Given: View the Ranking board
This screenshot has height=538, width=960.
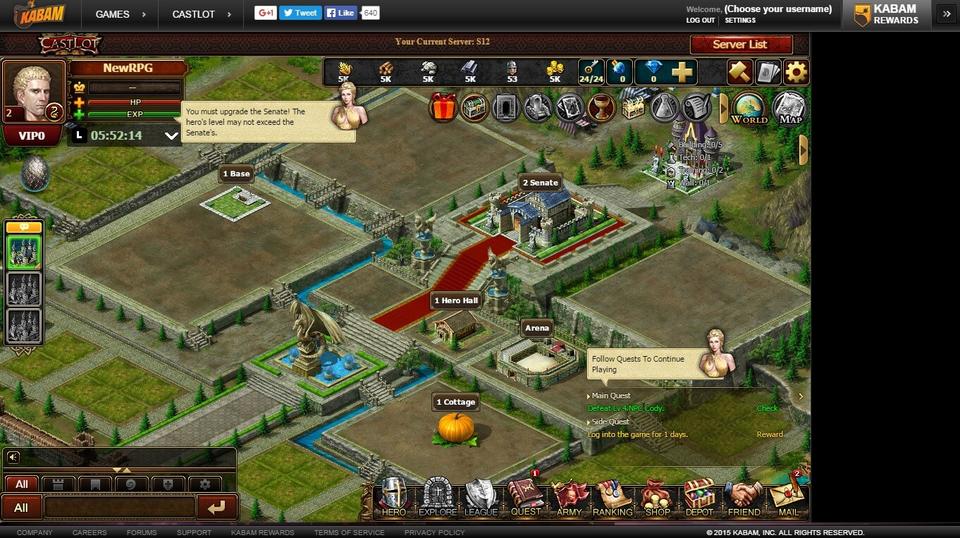Looking at the screenshot, I should pyautogui.click(x=612, y=498).
